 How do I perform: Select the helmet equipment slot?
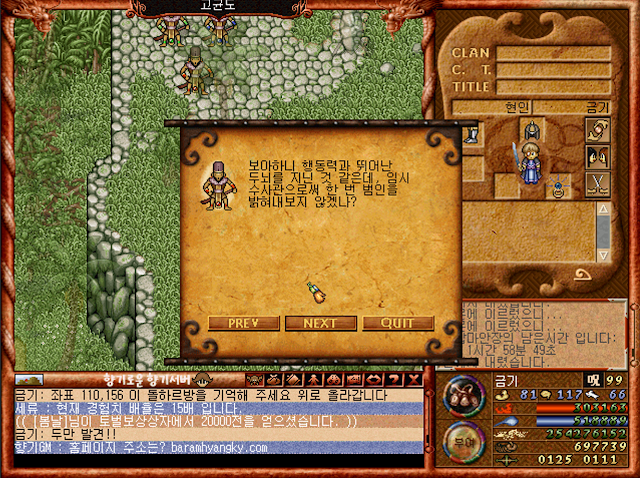[x=530, y=129]
